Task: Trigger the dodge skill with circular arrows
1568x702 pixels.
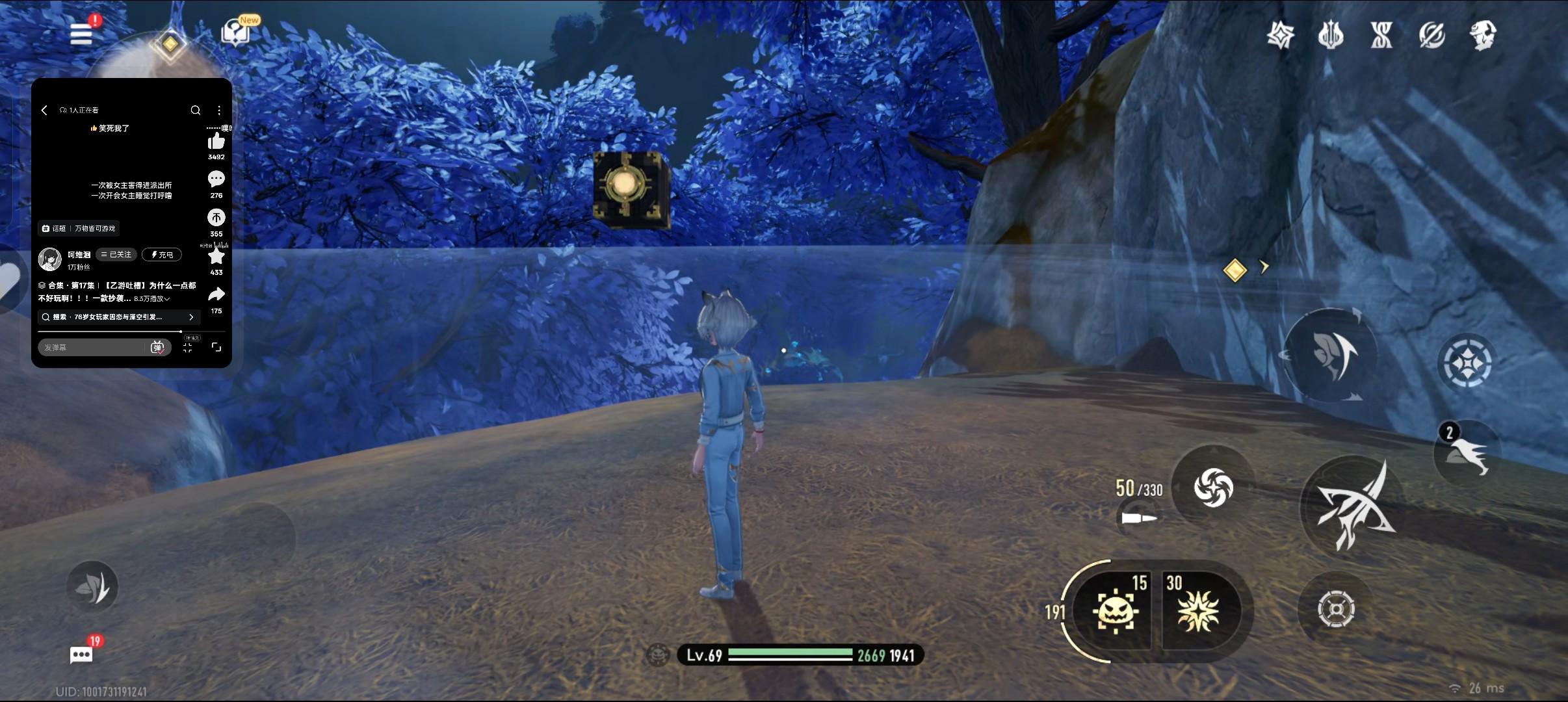Action: coord(1329,354)
